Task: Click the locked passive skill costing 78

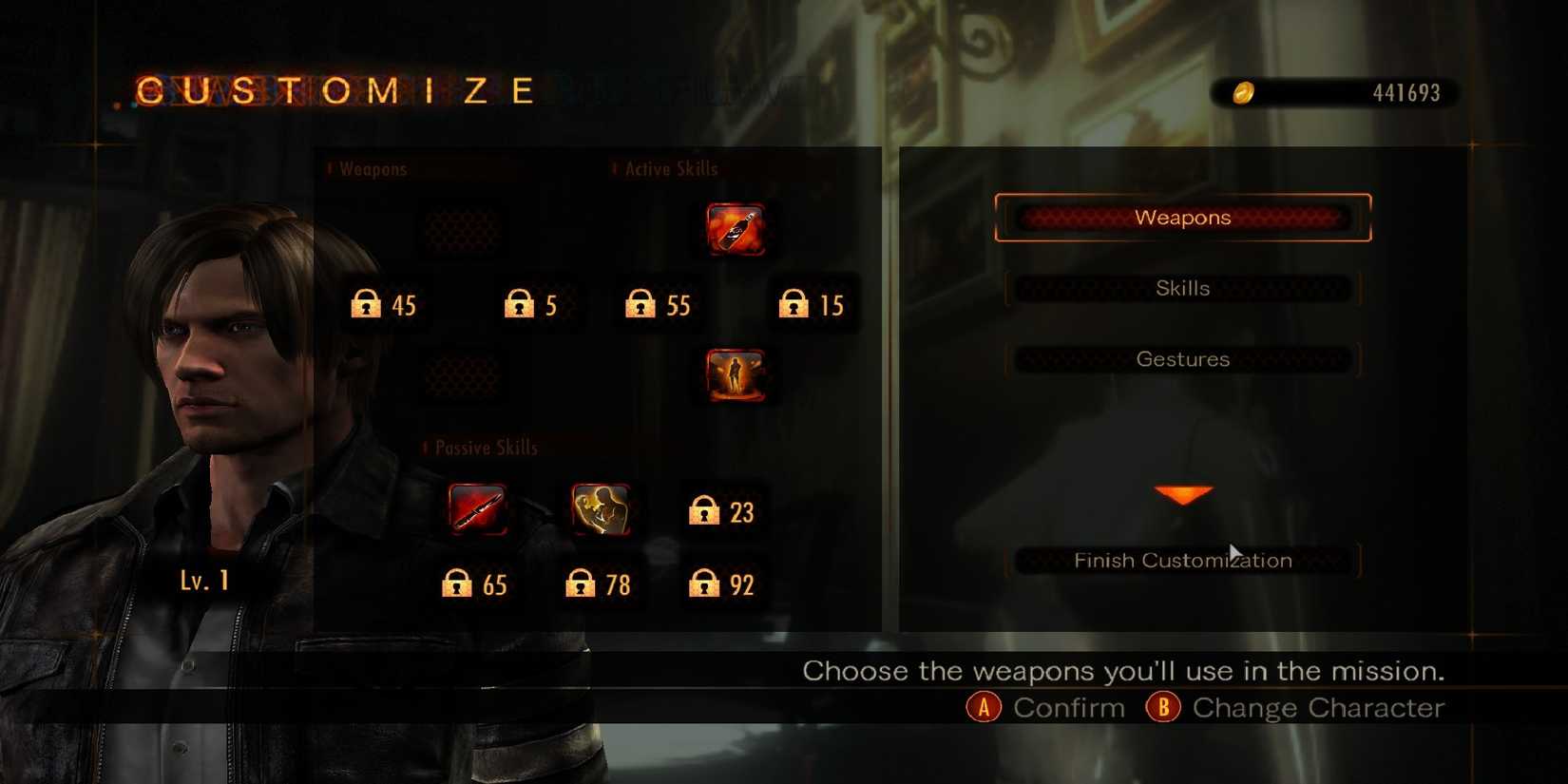Action: pyautogui.click(x=599, y=584)
